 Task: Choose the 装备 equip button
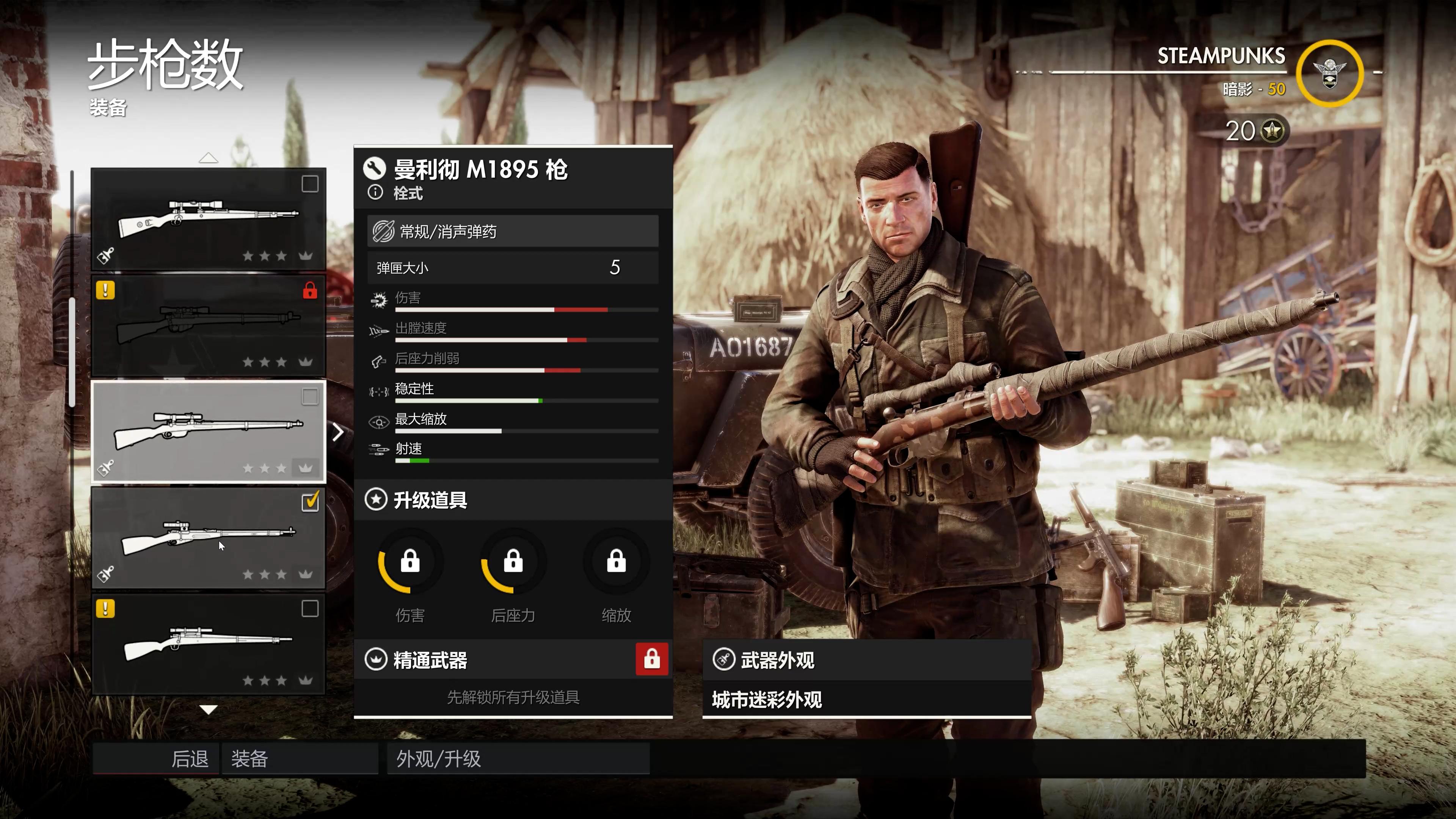point(300,758)
